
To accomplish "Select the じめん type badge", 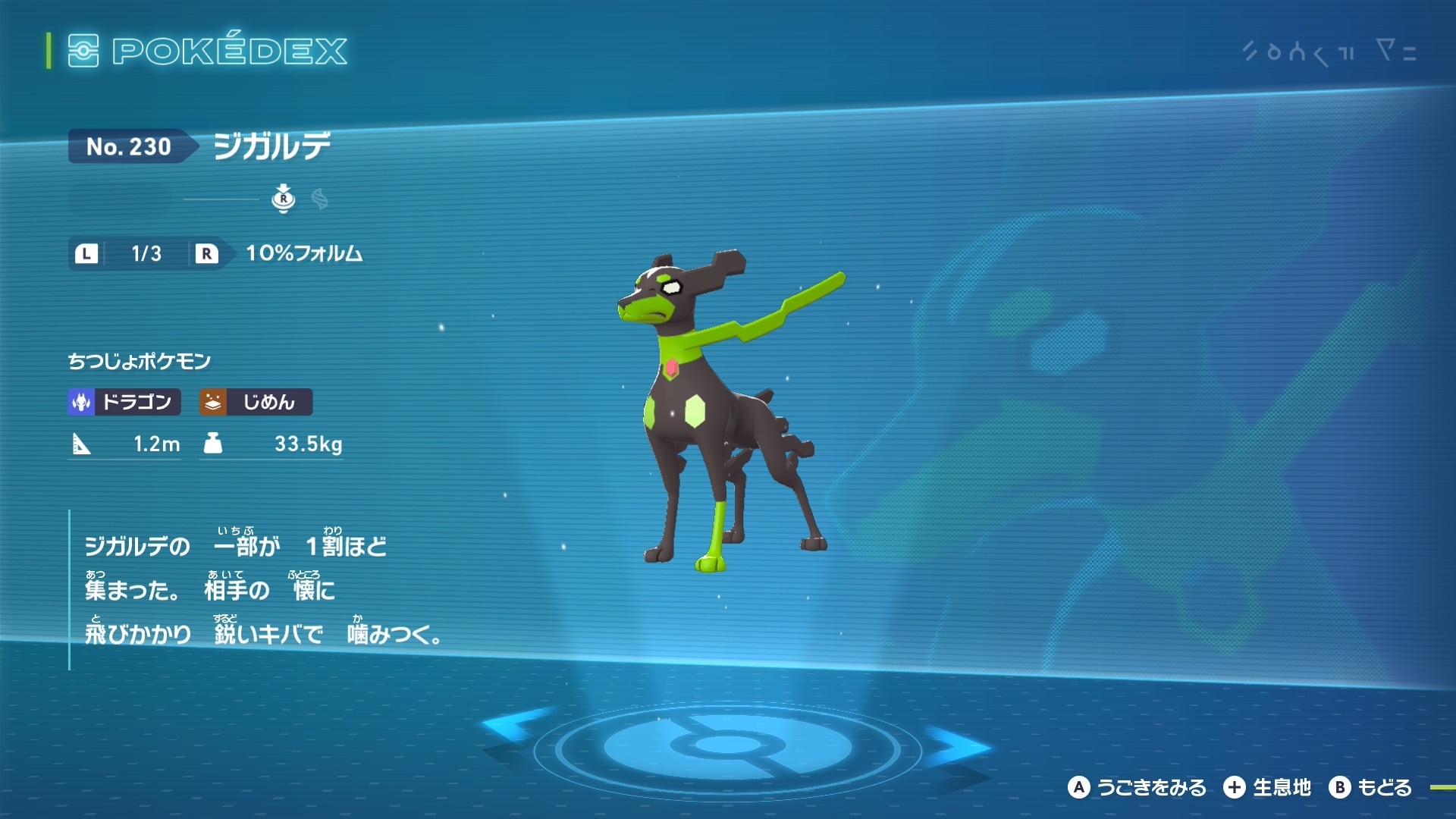I will [256, 402].
